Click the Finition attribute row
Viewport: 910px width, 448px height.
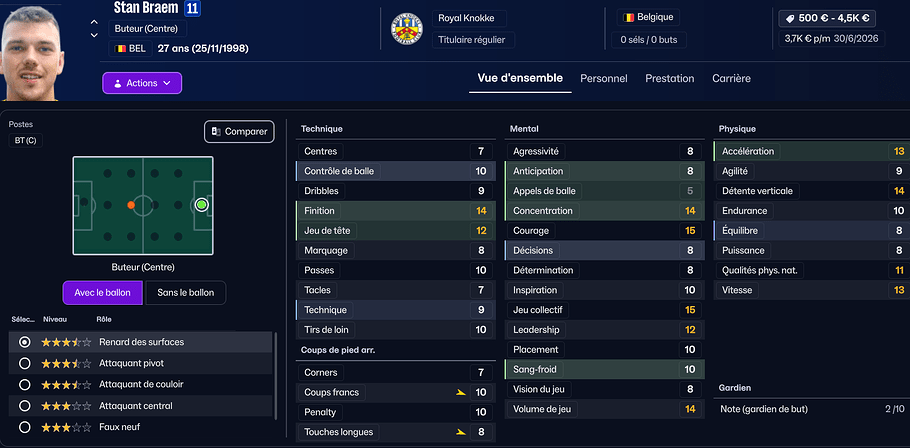tap(395, 211)
